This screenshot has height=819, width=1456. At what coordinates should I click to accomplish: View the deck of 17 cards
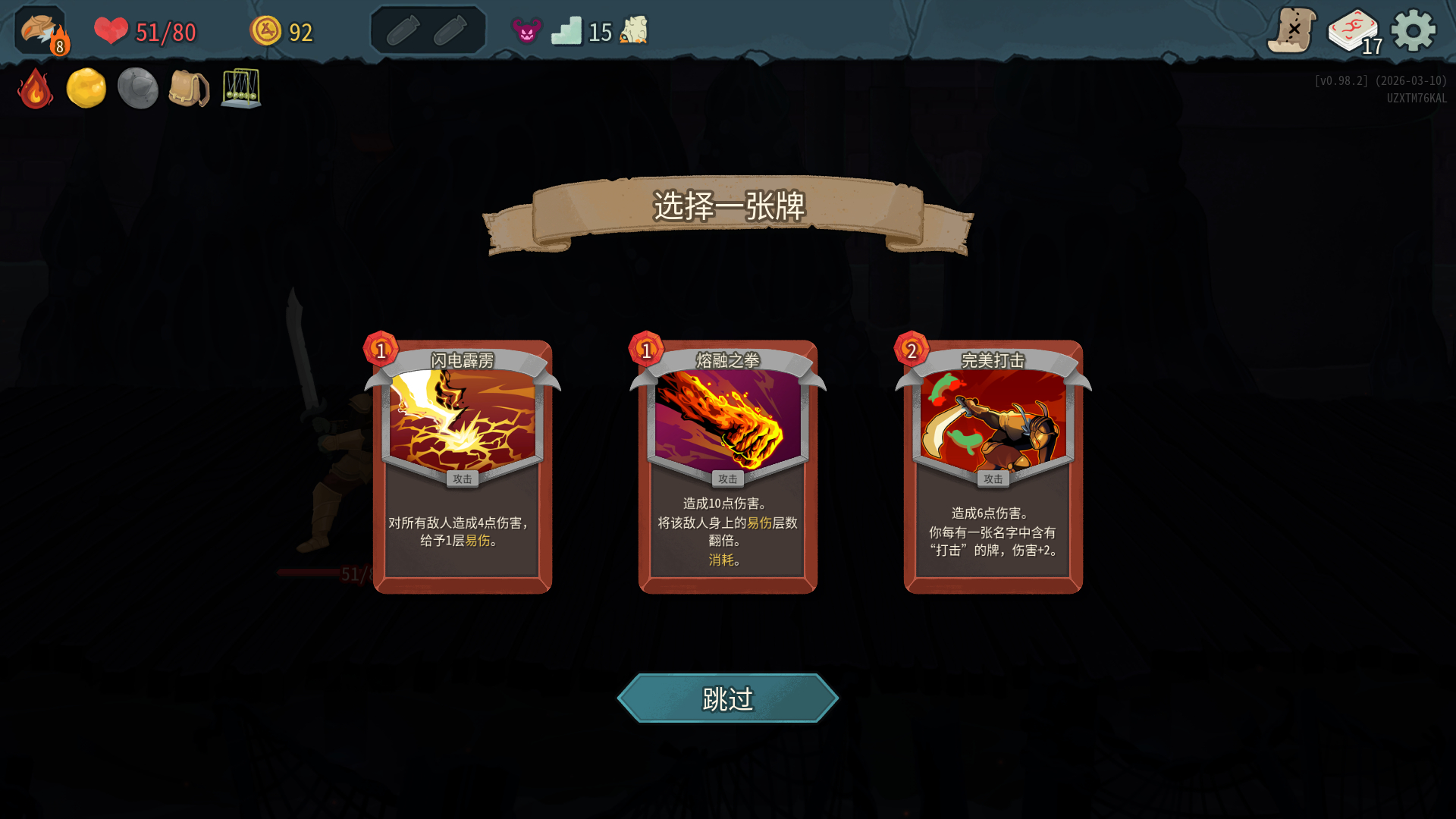tap(1354, 32)
